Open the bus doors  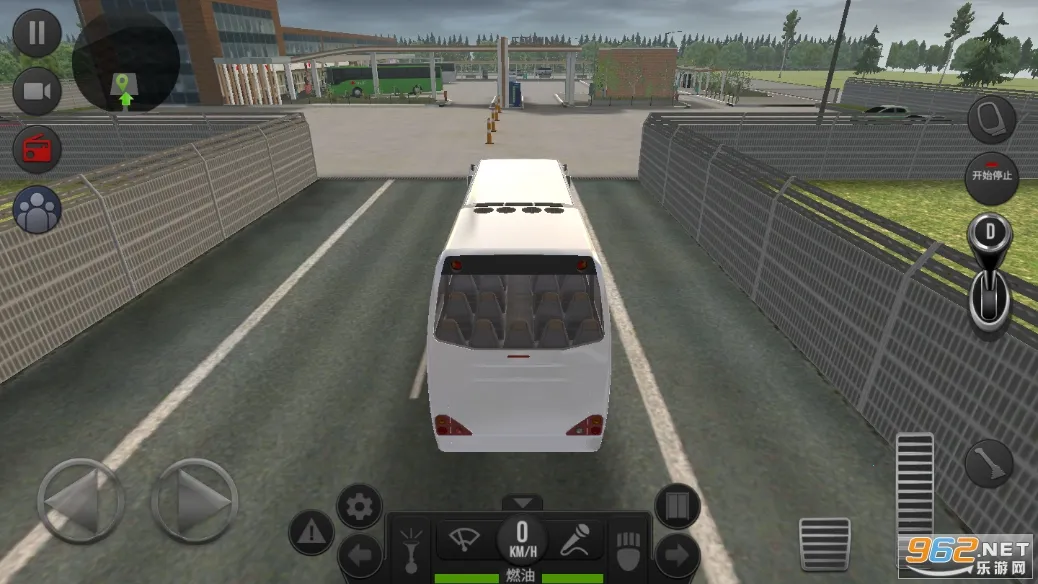(677, 507)
